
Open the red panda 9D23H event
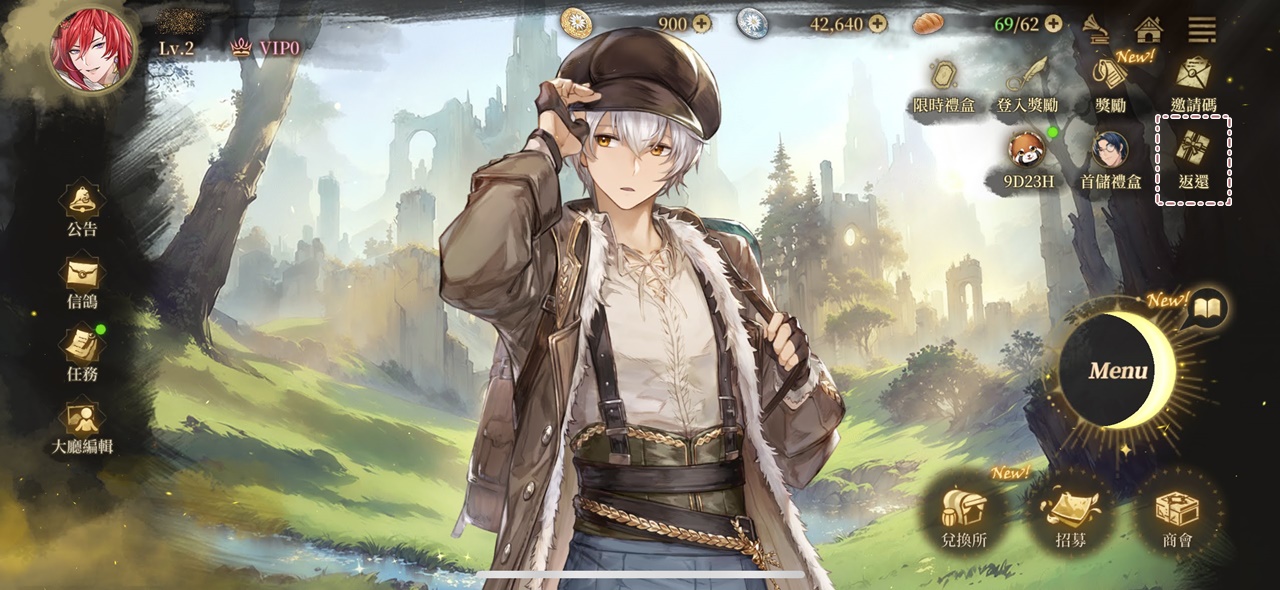click(x=1026, y=160)
